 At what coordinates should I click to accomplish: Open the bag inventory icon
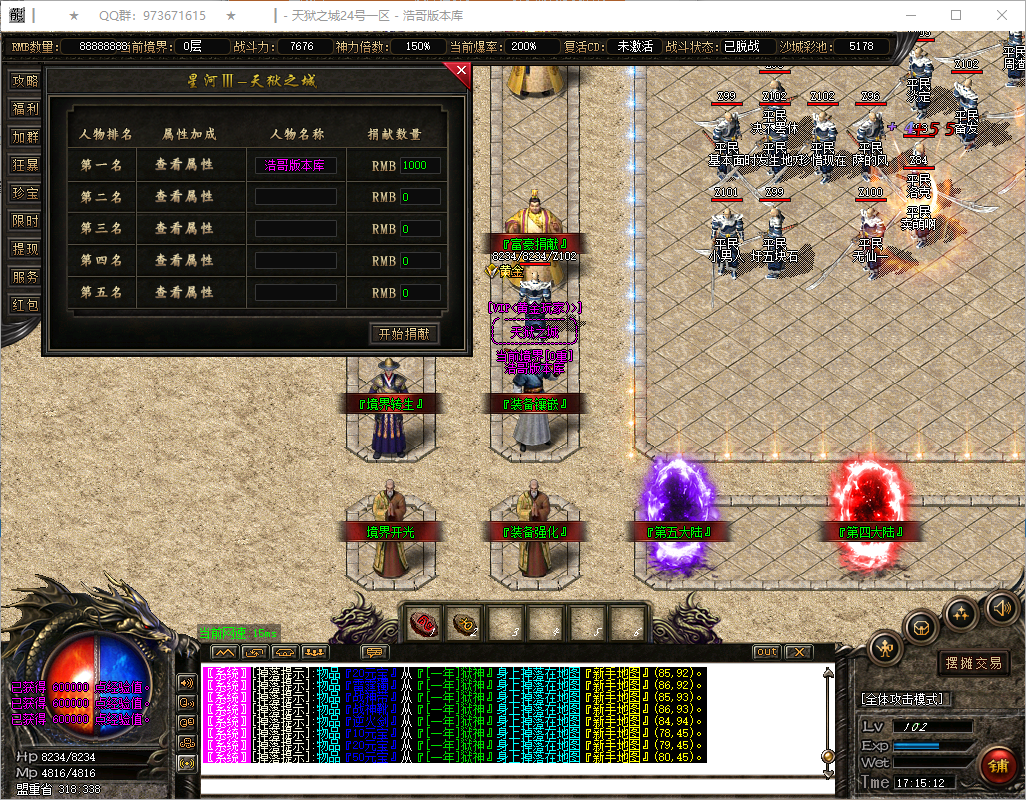921,627
